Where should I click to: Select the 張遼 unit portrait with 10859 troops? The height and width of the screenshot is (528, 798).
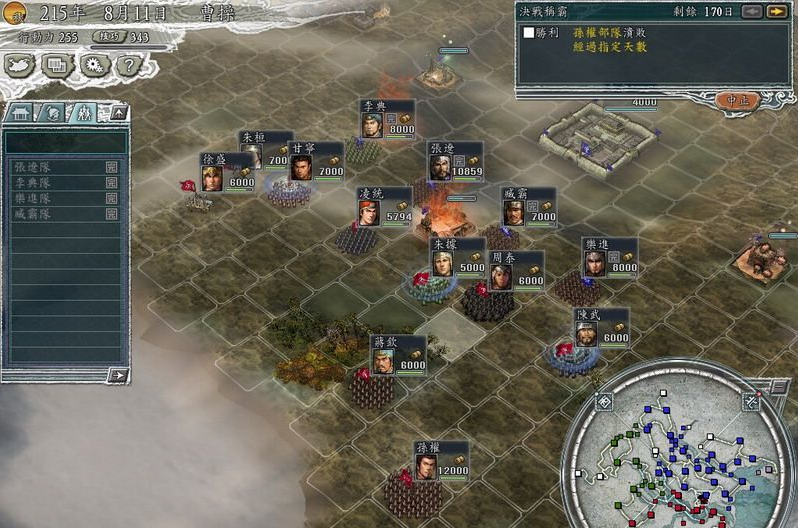[x=440, y=167]
